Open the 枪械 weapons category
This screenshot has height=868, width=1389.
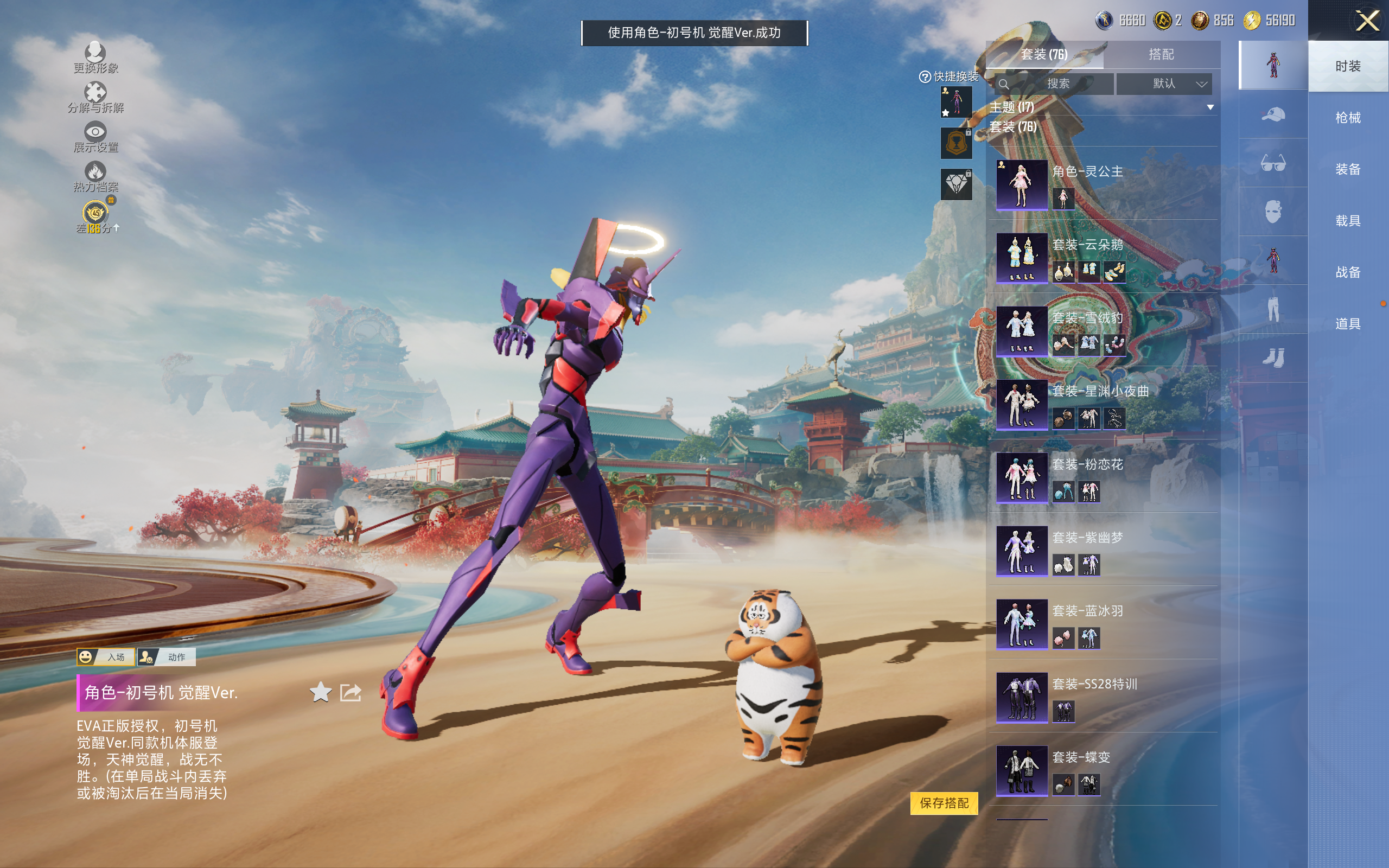1348,118
